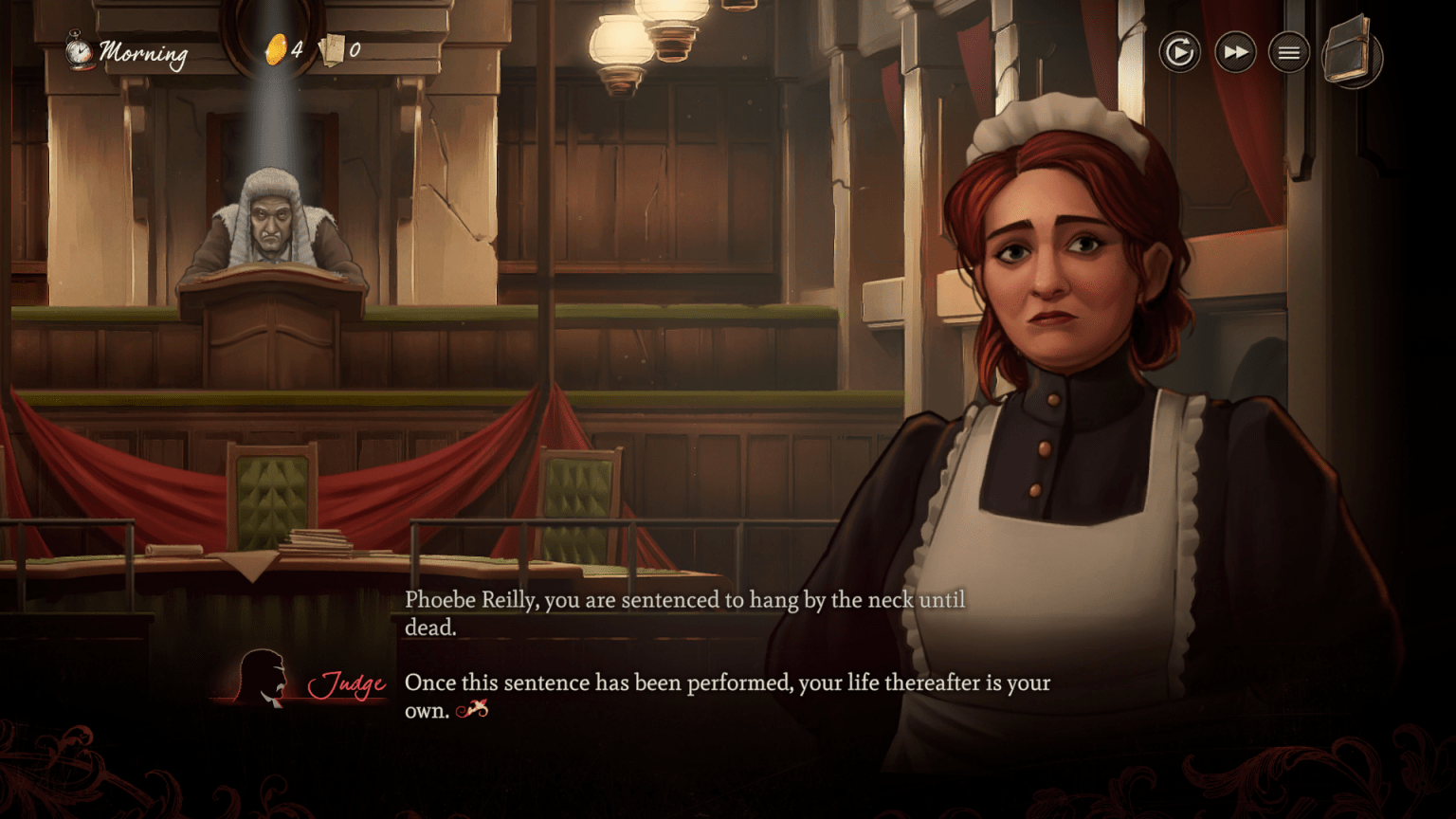Toggle the auto-play dialogue button
Viewport: 1456px width, 819px height.
(x=1179, y=52)
